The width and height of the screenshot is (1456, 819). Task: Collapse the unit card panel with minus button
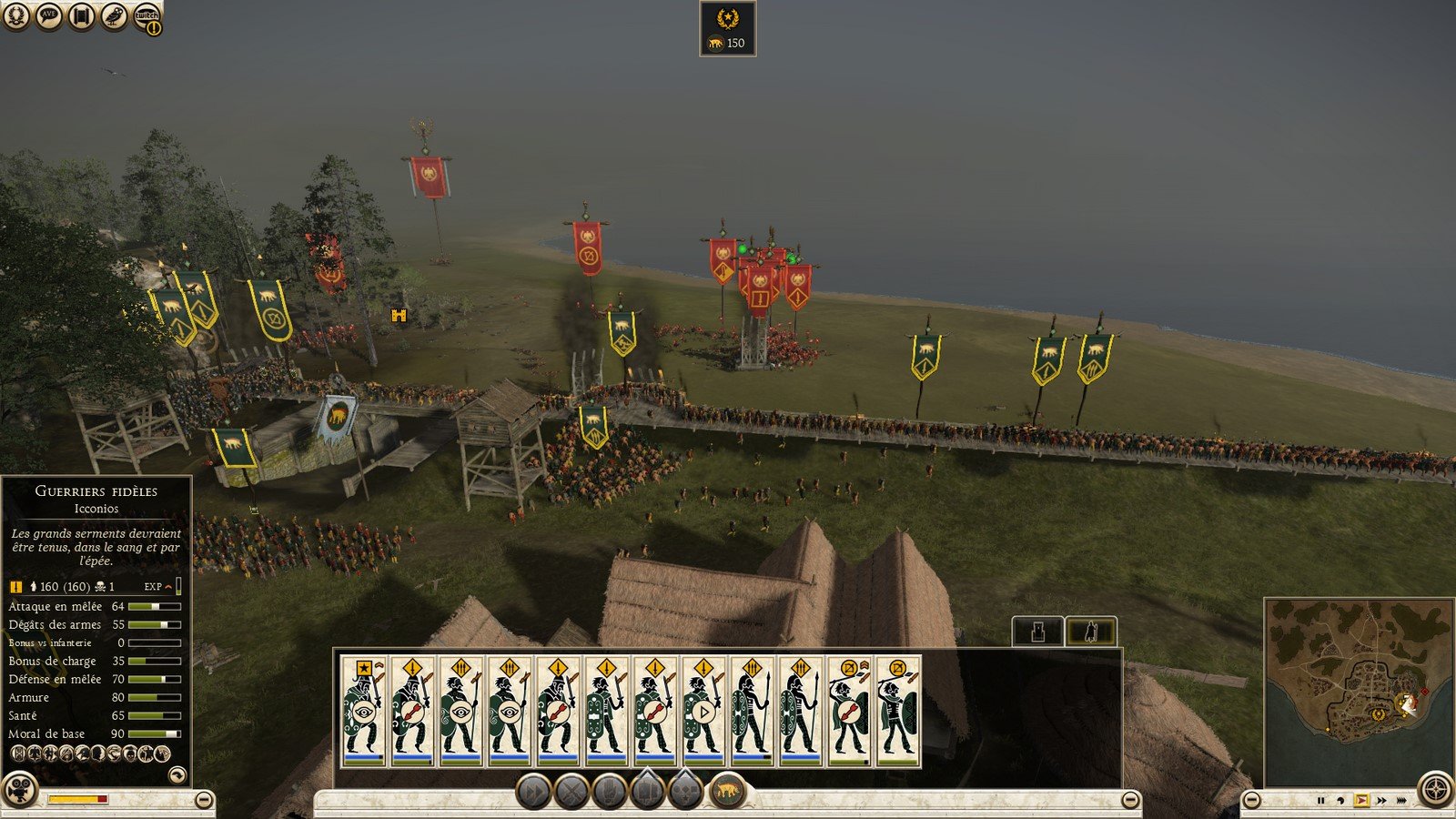(1130, 800)
